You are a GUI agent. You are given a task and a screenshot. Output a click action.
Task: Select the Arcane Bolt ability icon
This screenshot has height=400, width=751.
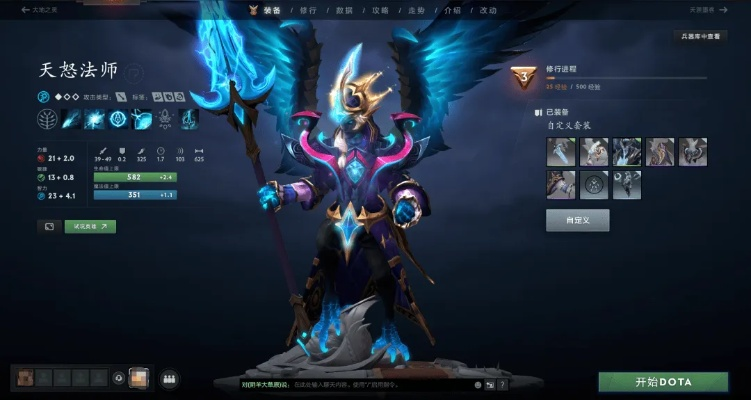(73, 119)
